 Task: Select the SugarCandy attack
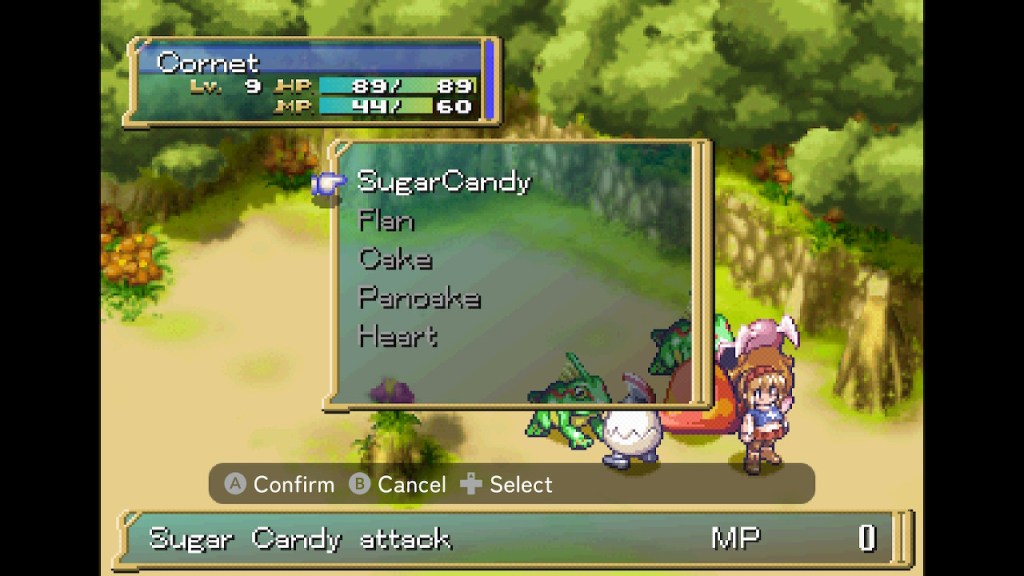(444, 182)
